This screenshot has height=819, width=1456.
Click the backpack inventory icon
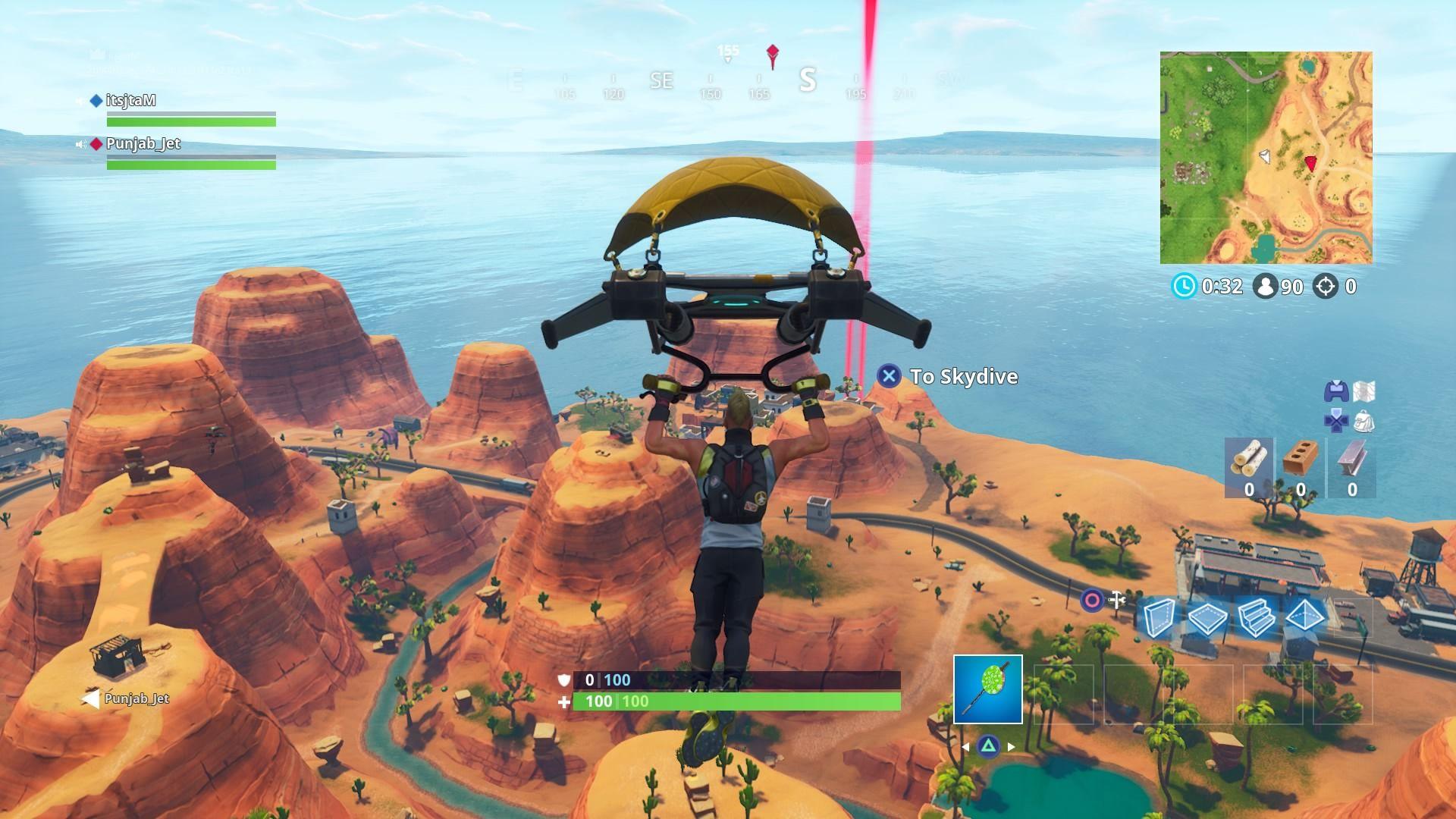click(x=1363, y=420)
